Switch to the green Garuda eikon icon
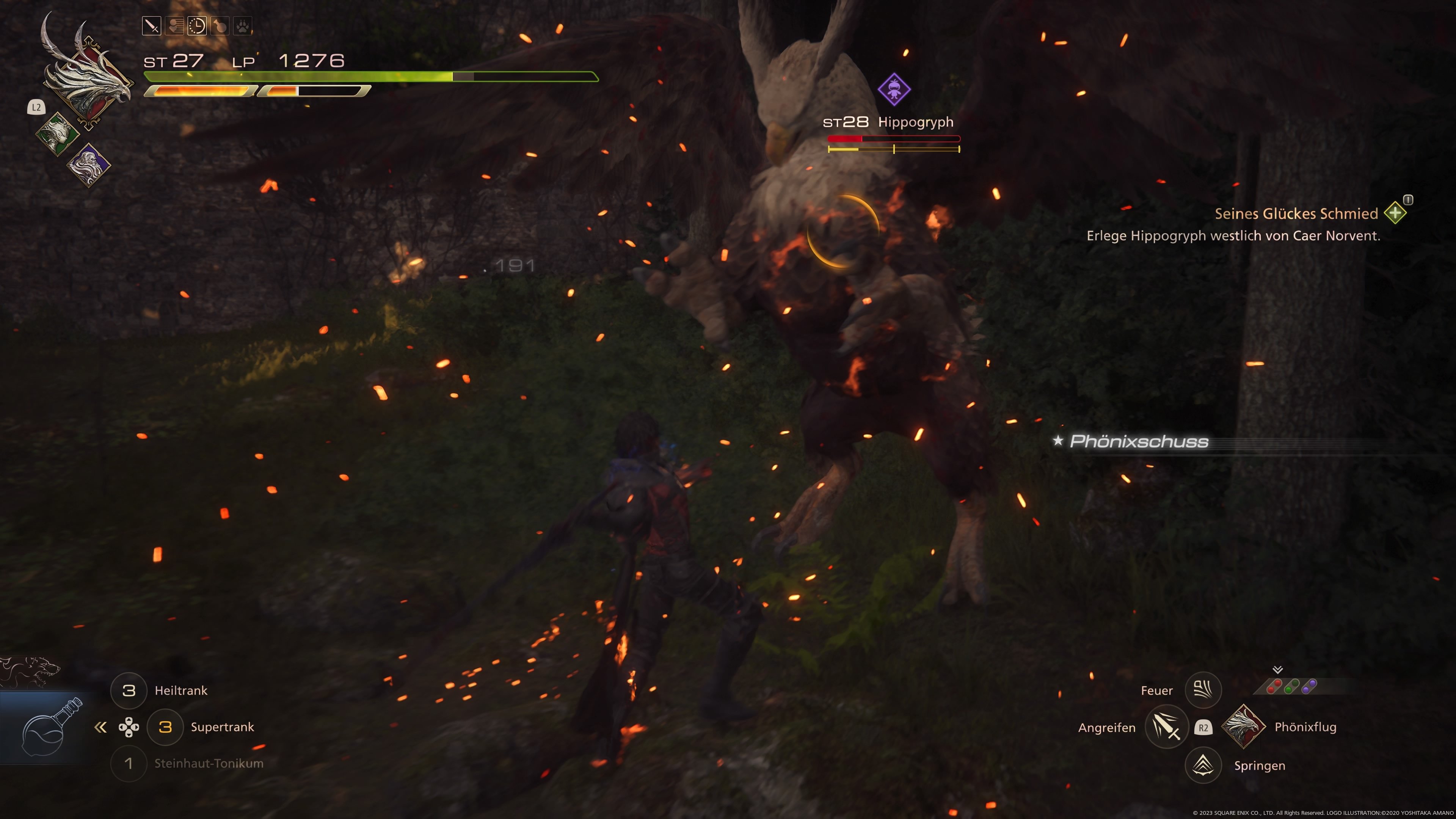Screen dimensions: 1456x819 click(58, 134)
